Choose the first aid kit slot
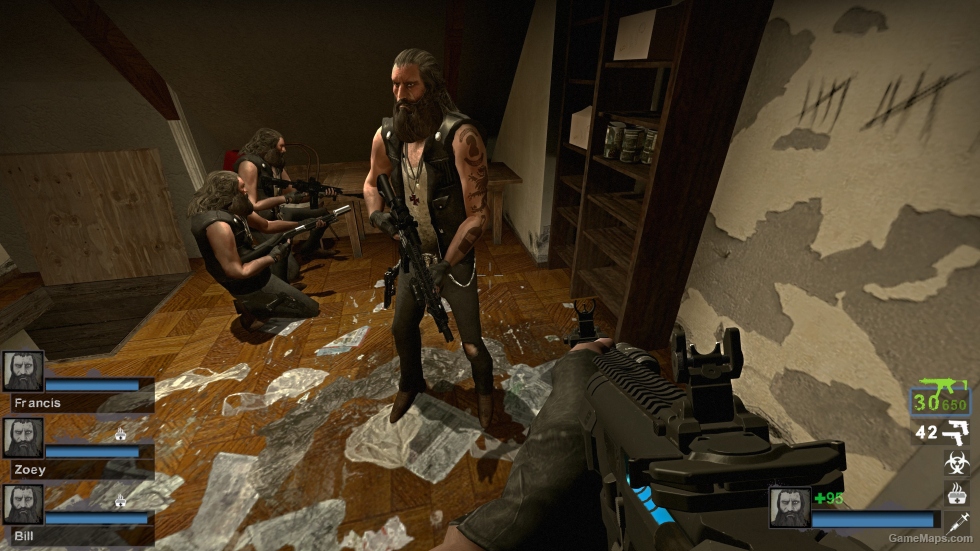Viewport: 980px width, 551px height. (x=957, y=491)
